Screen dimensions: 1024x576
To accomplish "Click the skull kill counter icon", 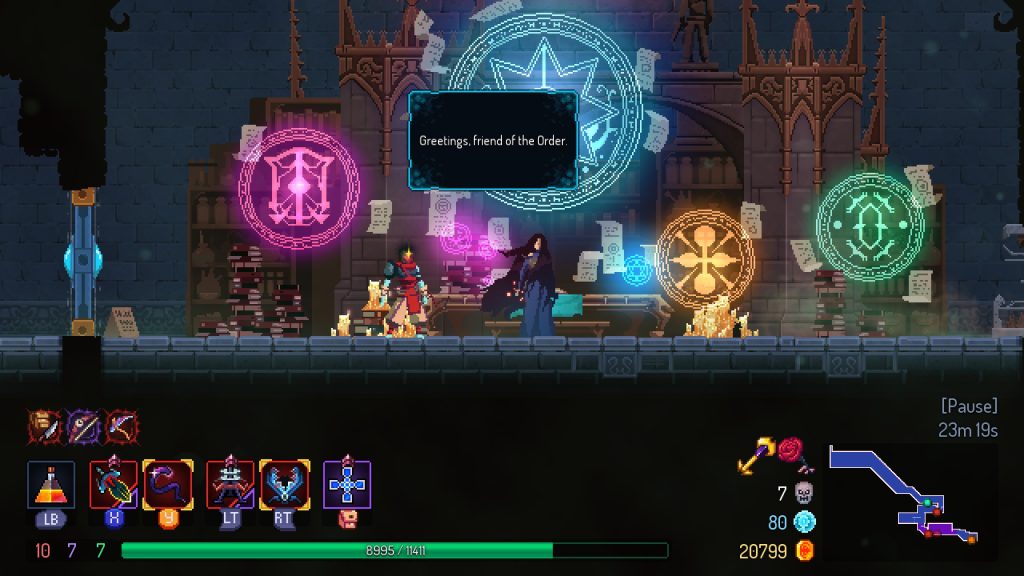I will coord(804,492).
